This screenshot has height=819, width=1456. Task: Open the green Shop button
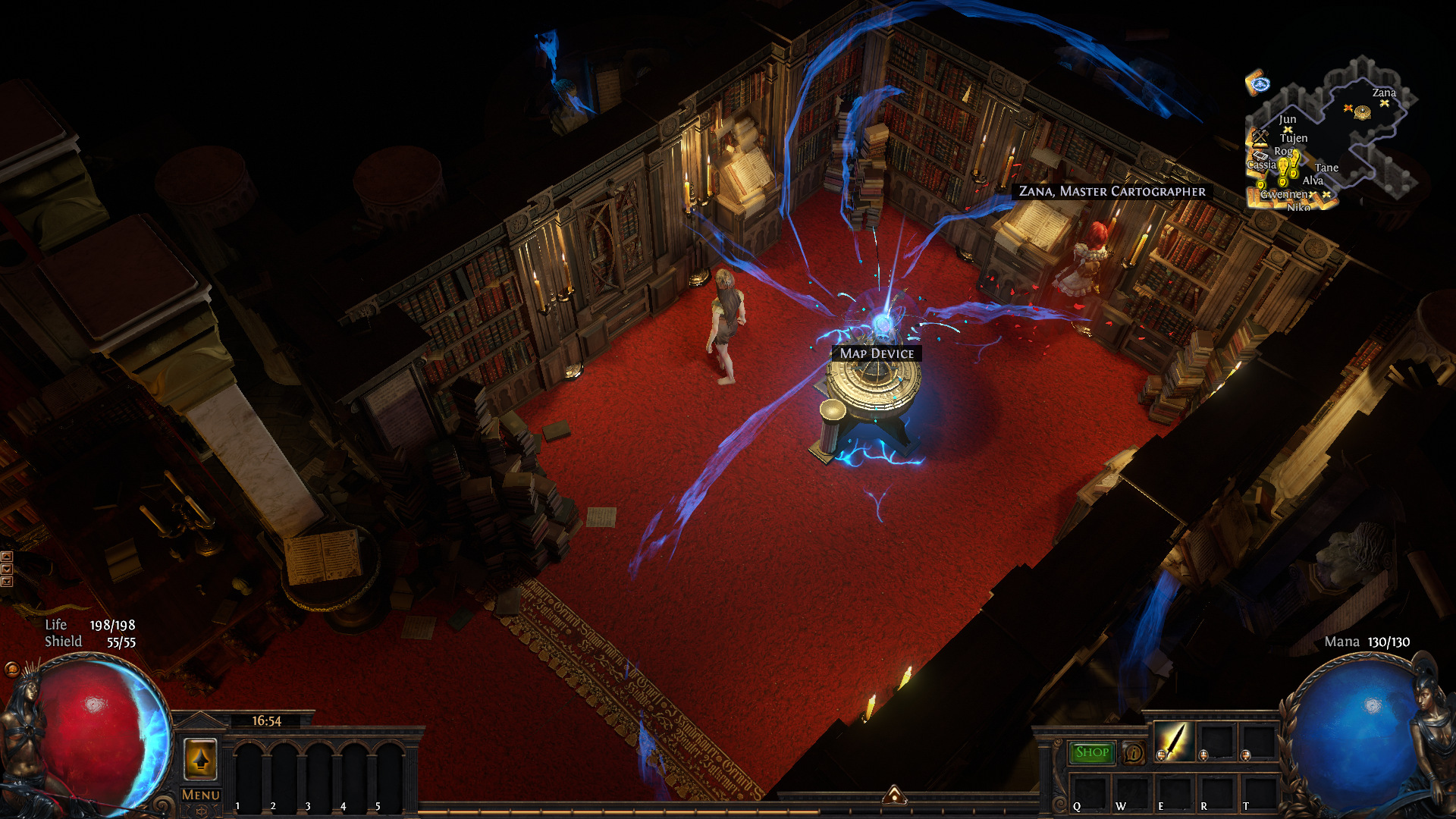(x=1092, y=752)
